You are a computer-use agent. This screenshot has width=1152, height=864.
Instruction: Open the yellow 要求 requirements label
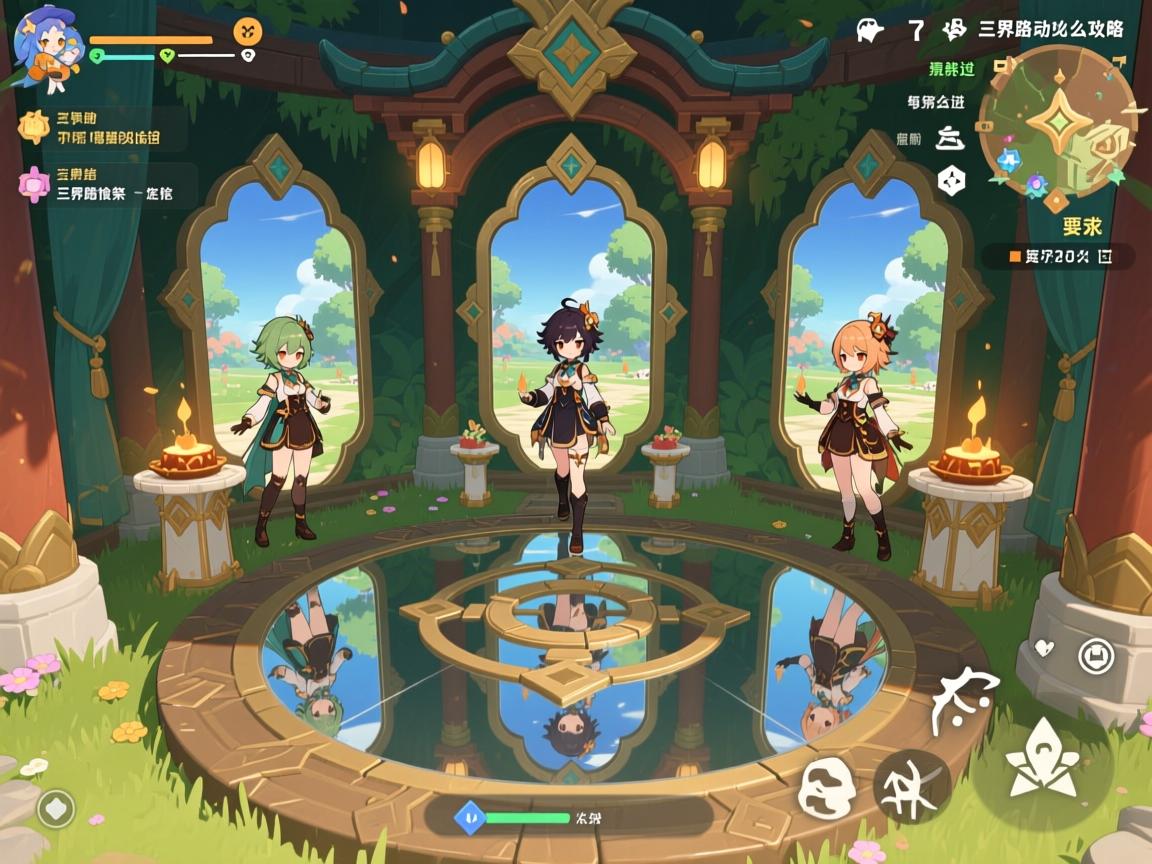tap(1082, 226)
